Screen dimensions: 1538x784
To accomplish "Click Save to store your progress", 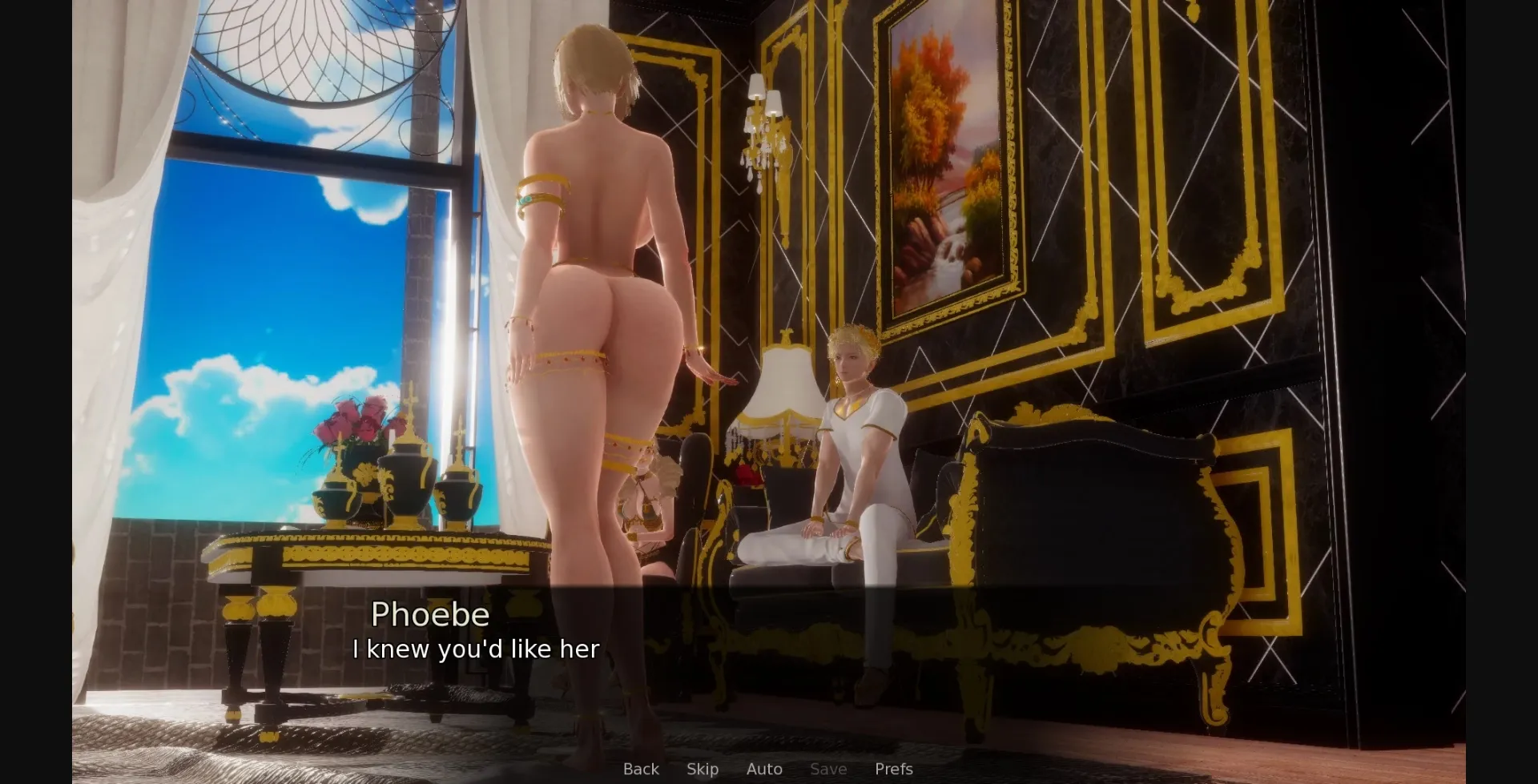I will pyautogui.click(x=827, y=769).
